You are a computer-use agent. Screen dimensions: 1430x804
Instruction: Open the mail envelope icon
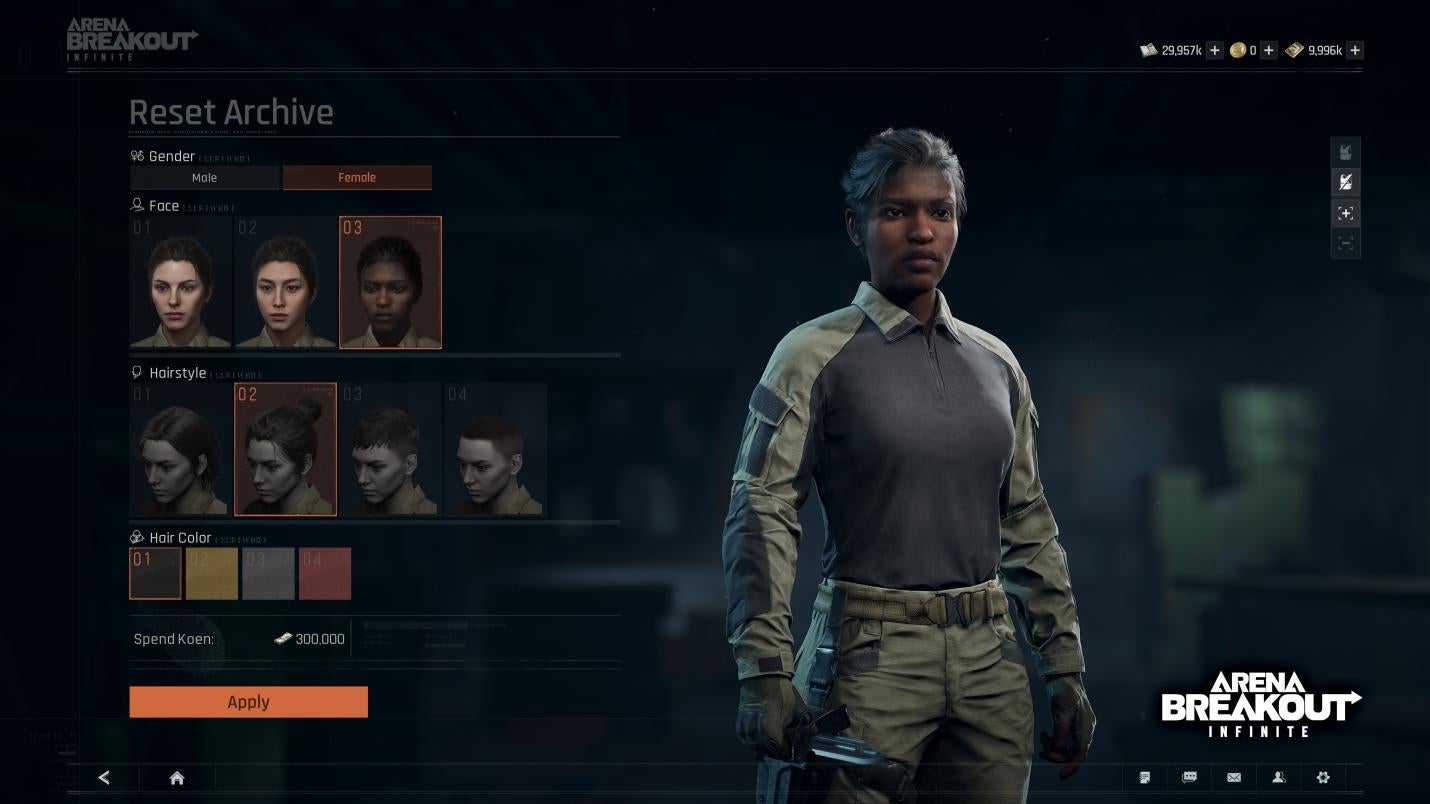[x=1234, y=778]
